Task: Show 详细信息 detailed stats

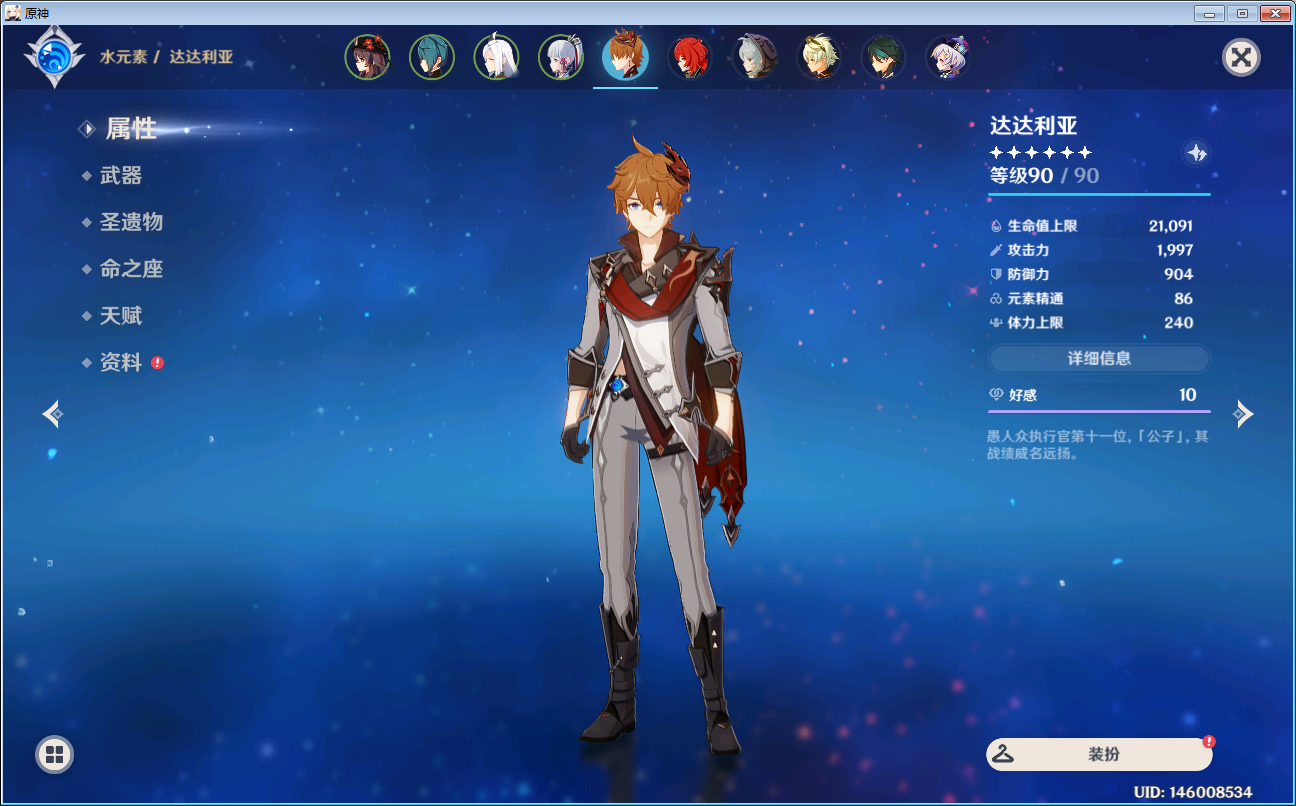Action: pyautogui.click(x=1099, y=358)
